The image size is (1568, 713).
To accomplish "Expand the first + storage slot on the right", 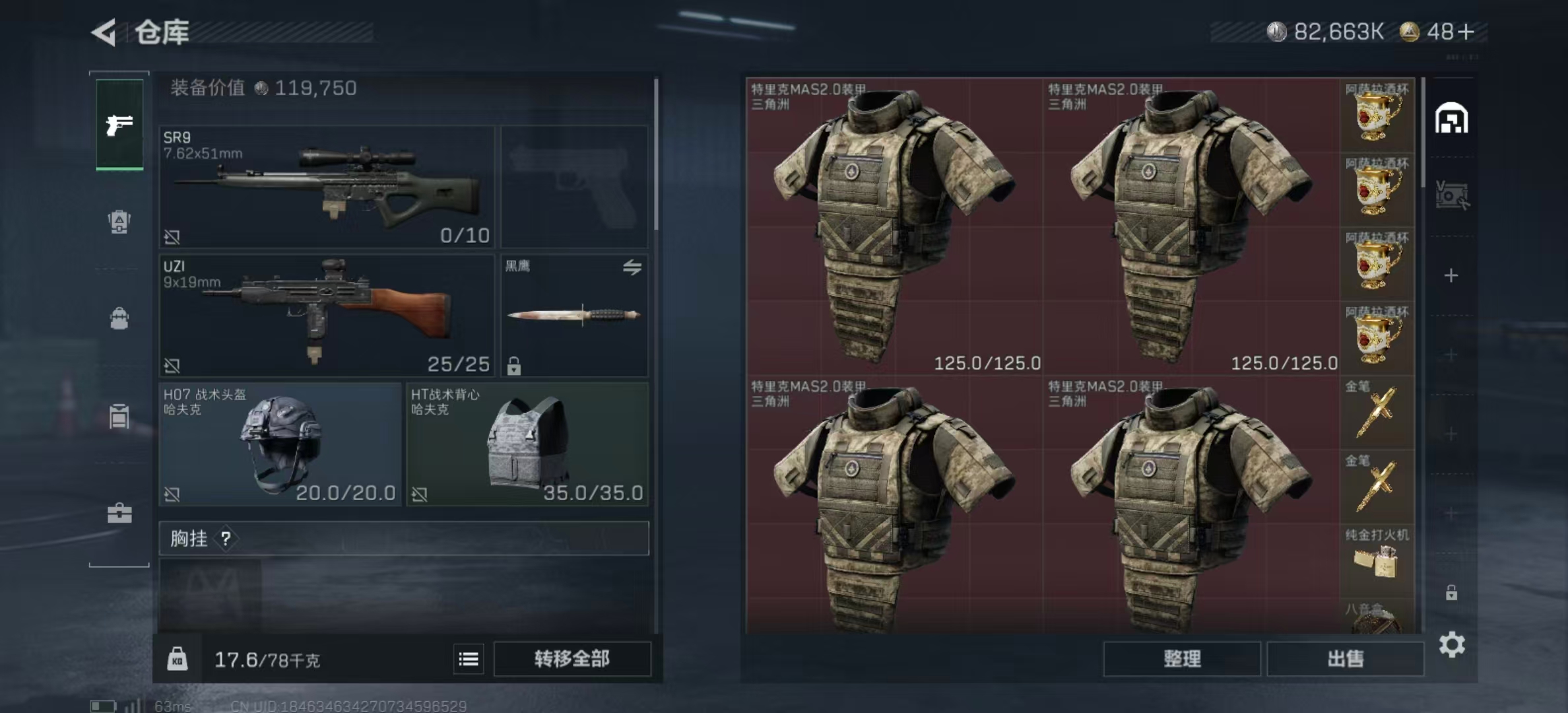I will pyautogui.click(x=1452, y=275).
